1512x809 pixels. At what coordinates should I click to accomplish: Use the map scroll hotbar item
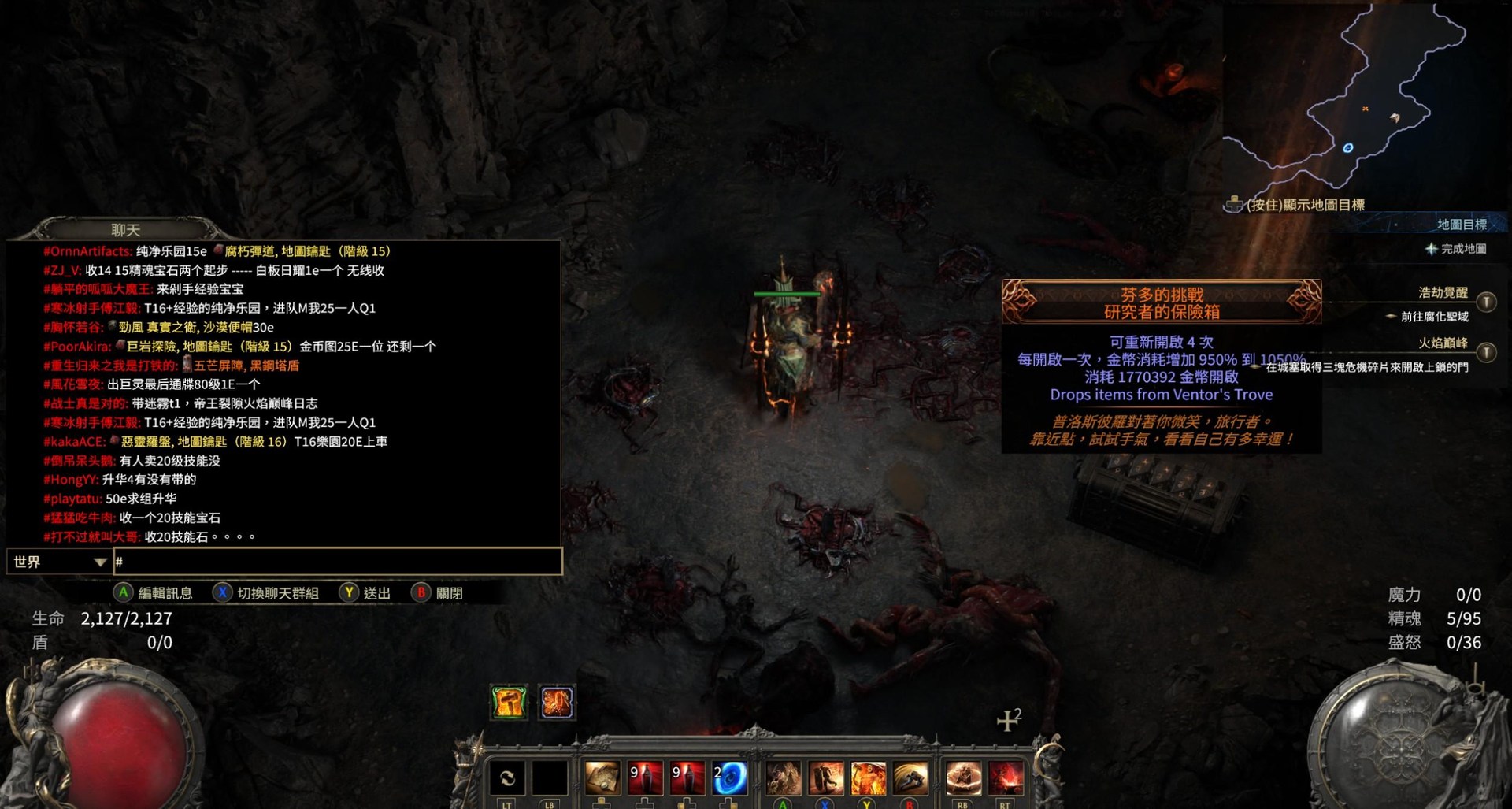602,778
